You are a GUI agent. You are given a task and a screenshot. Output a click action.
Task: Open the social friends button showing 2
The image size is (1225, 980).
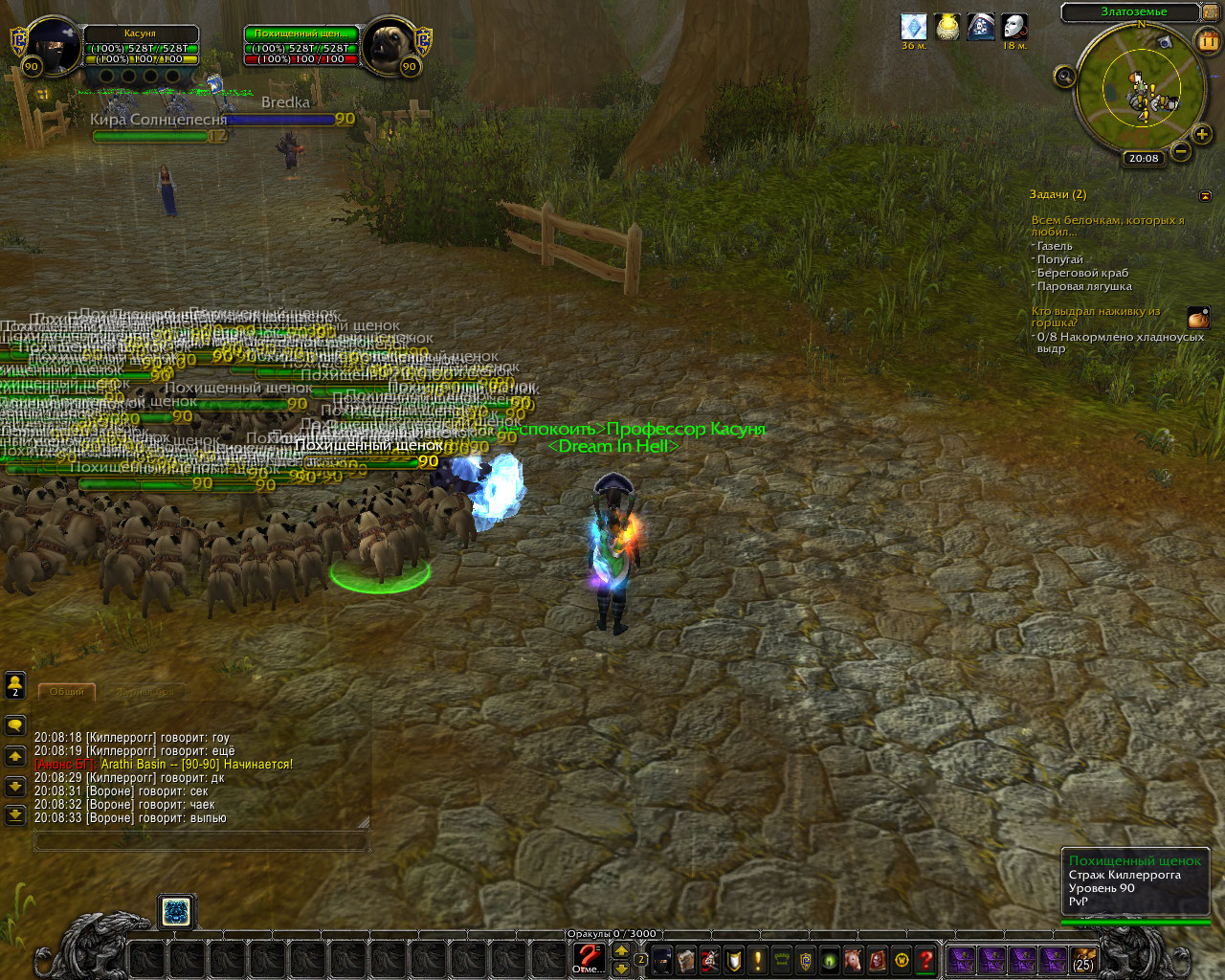point(15,684)
